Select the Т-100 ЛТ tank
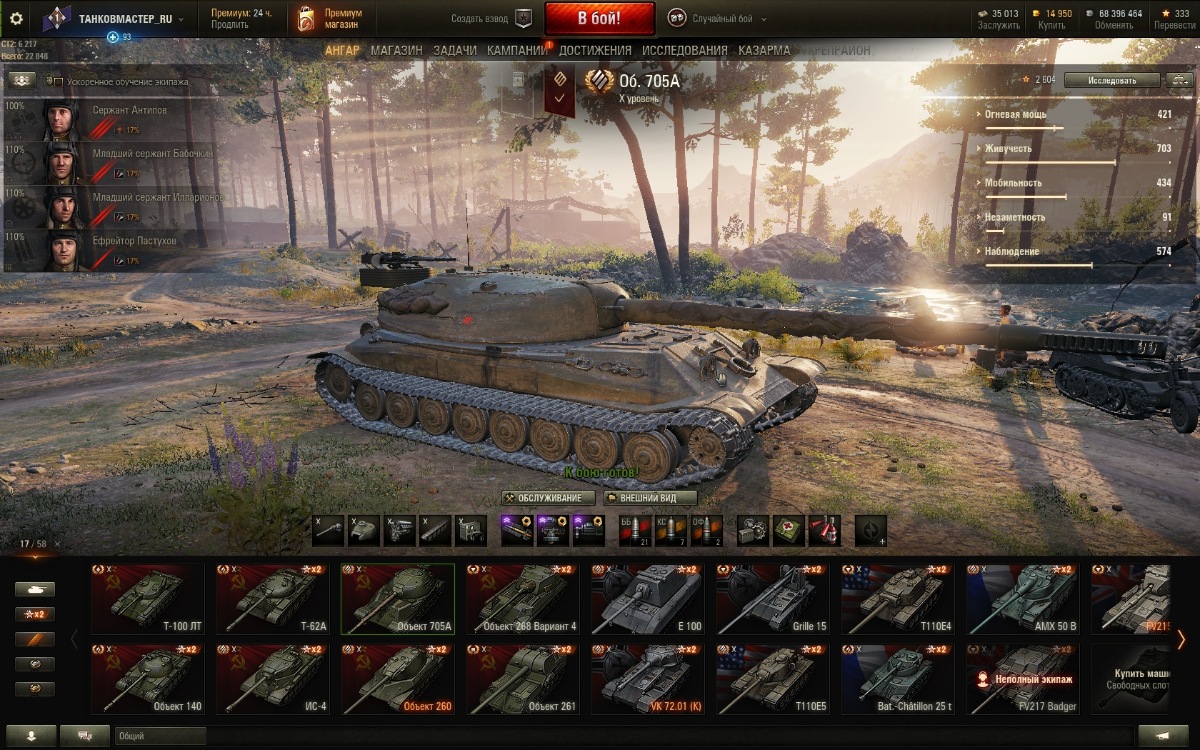 [x=147, y=598]
